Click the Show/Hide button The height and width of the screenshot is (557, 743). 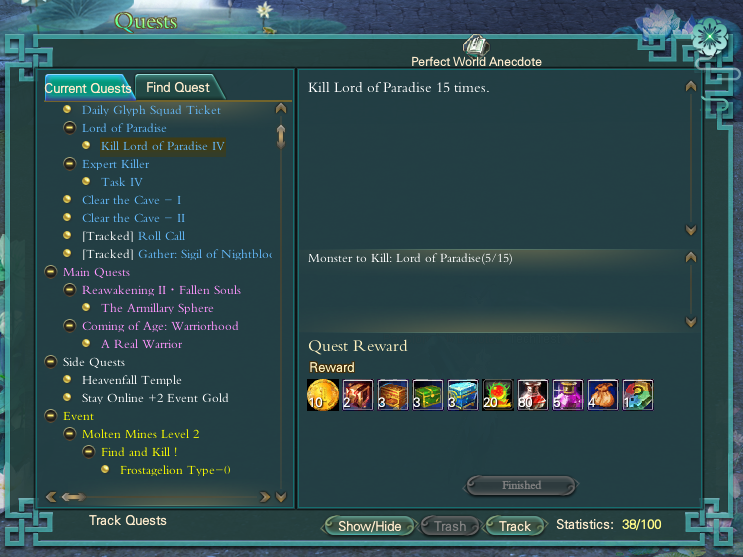(x=369, y=526)
